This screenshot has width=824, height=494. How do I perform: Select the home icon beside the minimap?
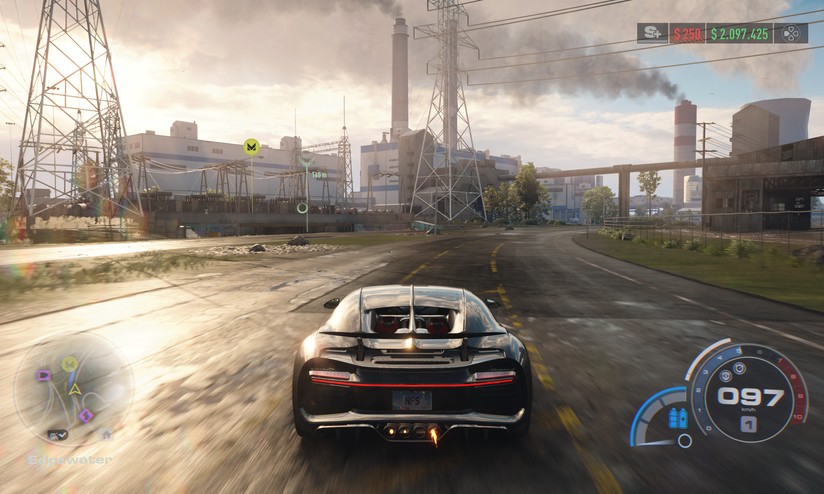coord(105,434)
